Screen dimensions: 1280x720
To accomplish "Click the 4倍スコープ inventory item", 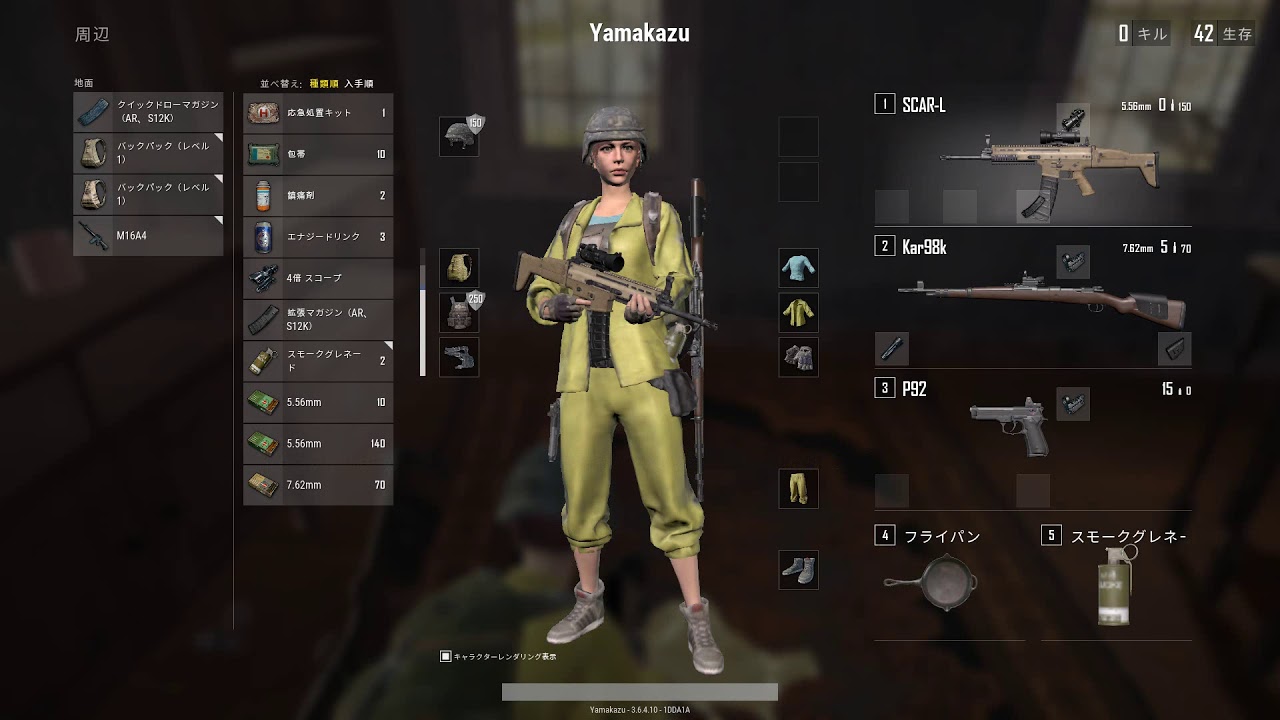I will click(318, 278).
